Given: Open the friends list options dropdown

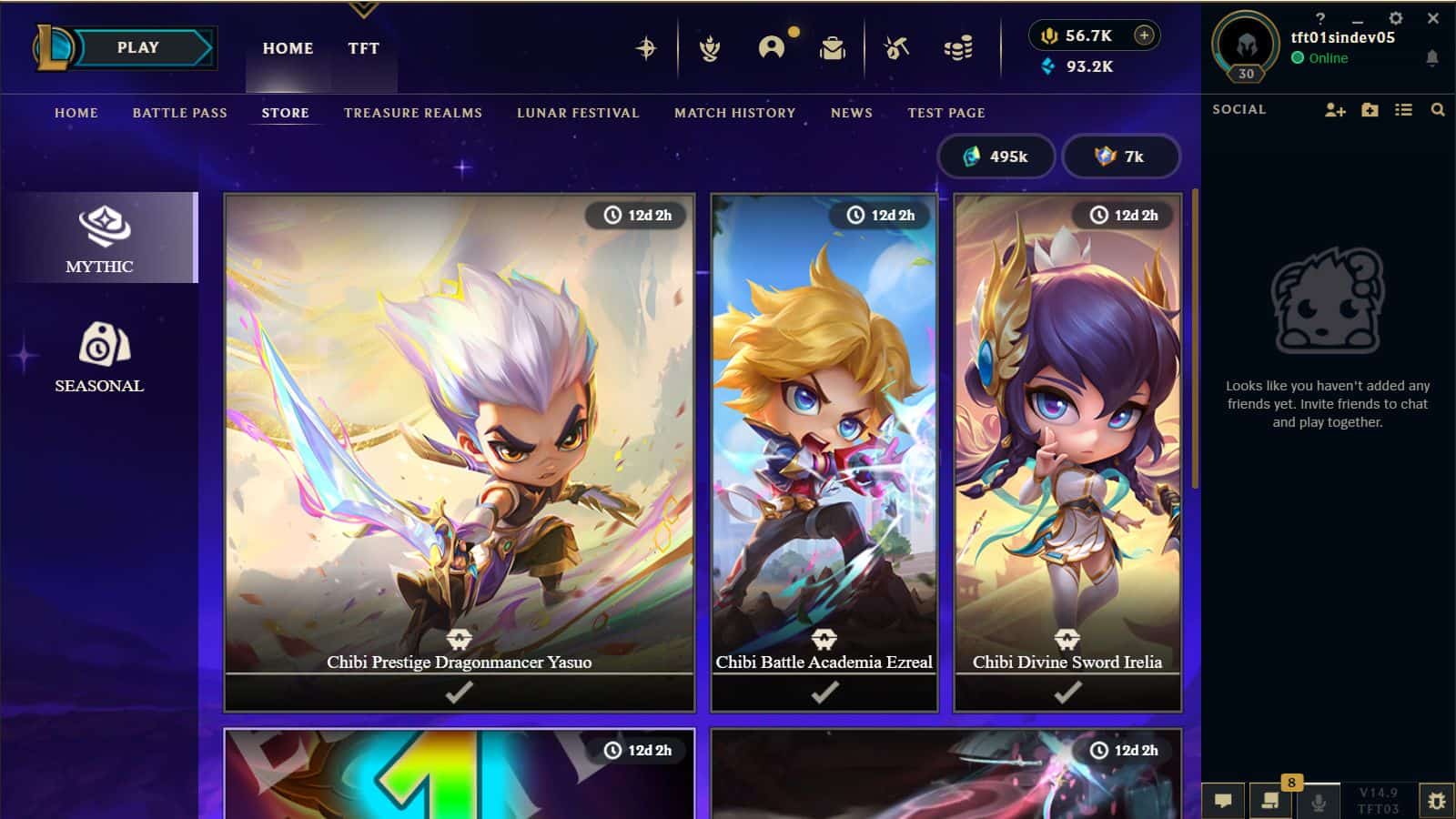Looking at the screenshot, I should click(x=1404, y=109).
